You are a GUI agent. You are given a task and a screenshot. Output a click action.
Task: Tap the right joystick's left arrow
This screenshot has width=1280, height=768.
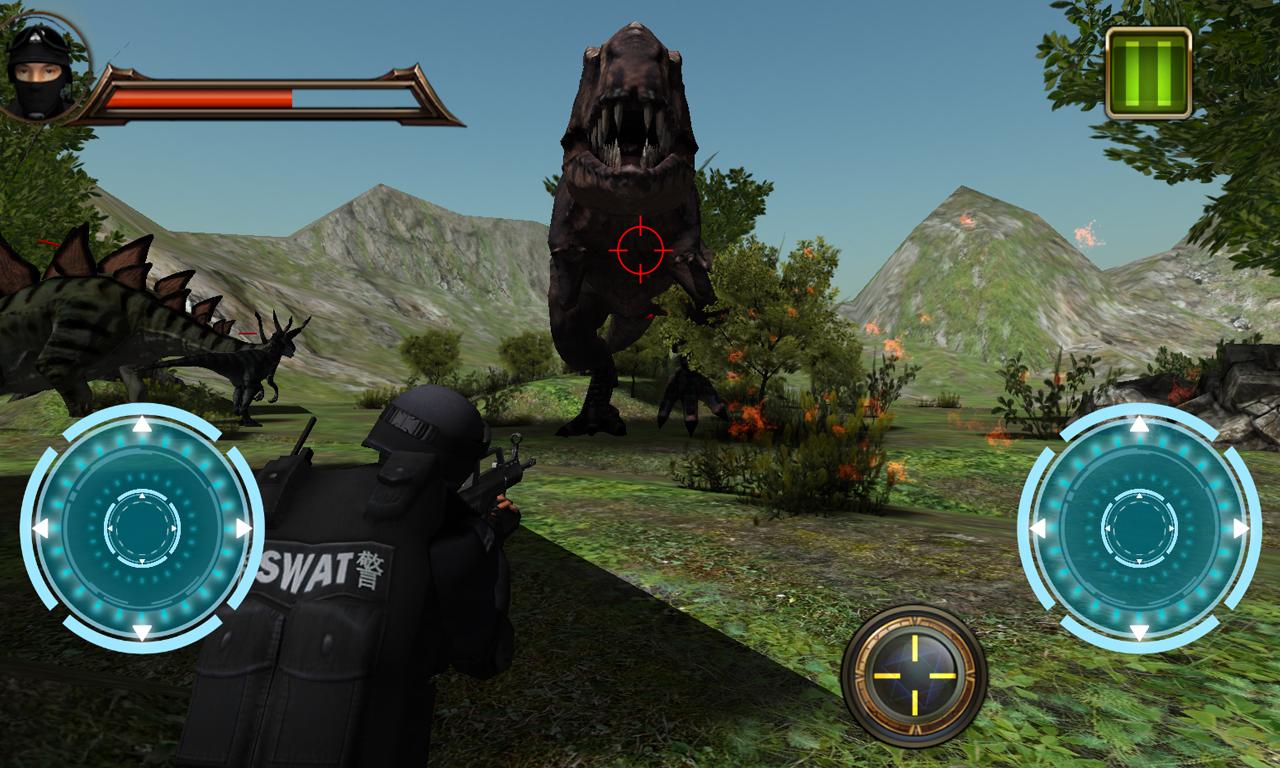[1038, 528]
